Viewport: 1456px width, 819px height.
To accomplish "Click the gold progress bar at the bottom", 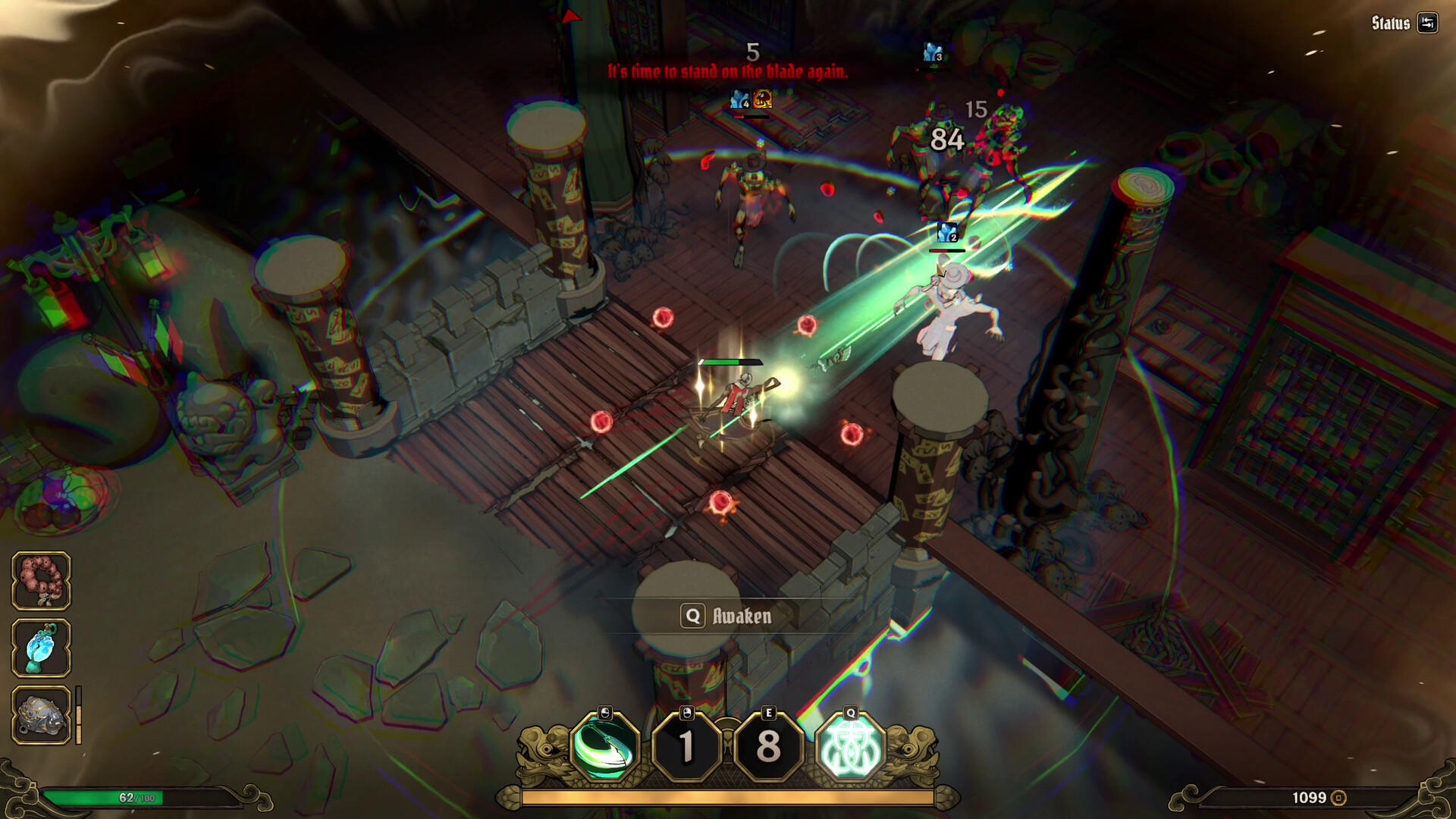I will point(728,798).
